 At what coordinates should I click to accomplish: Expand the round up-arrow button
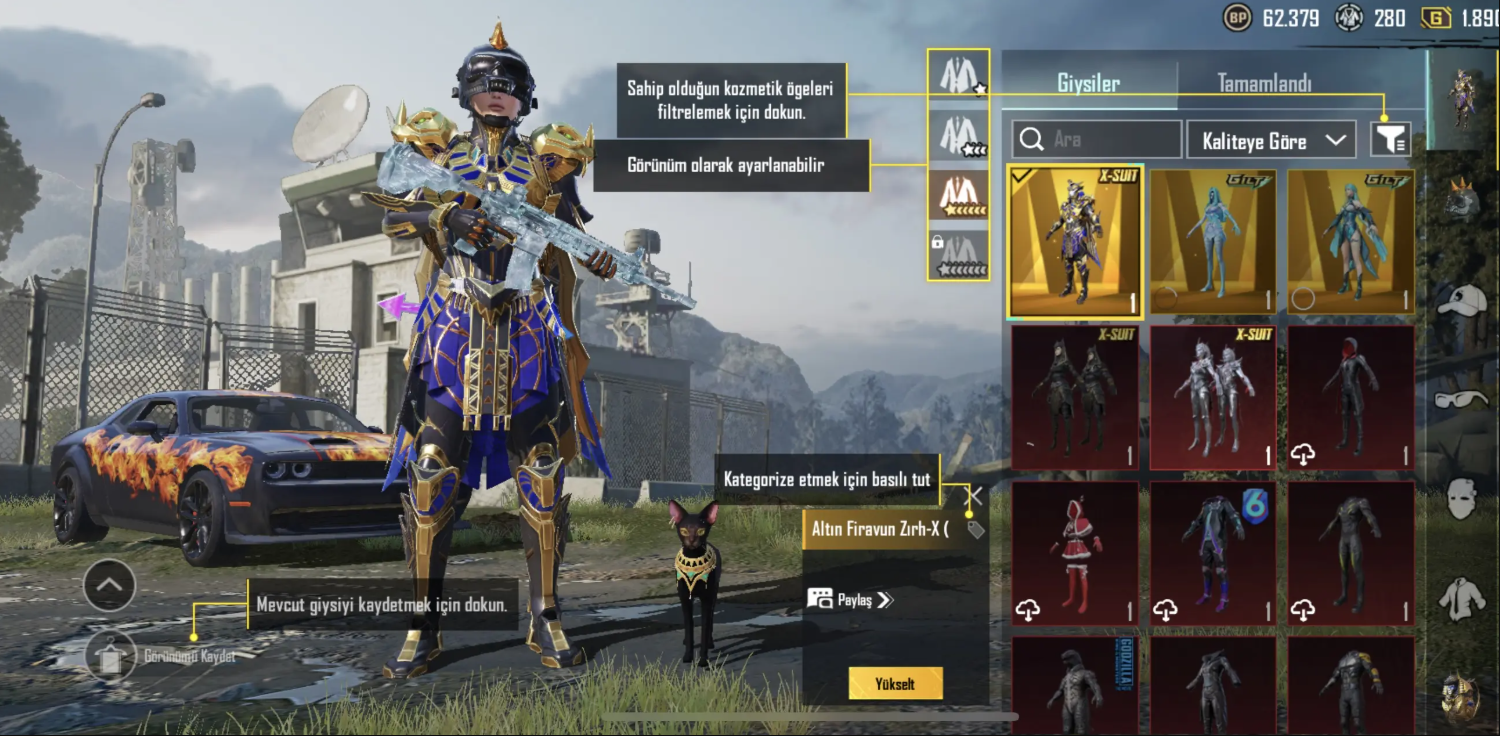(110, 586)
